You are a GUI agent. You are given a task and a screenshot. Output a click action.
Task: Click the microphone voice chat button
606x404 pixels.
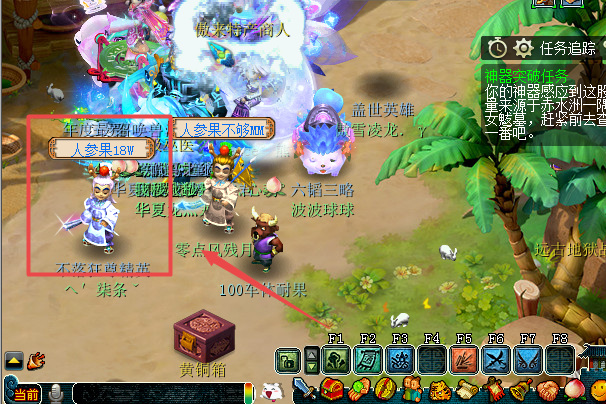click(x=55, y=393)
